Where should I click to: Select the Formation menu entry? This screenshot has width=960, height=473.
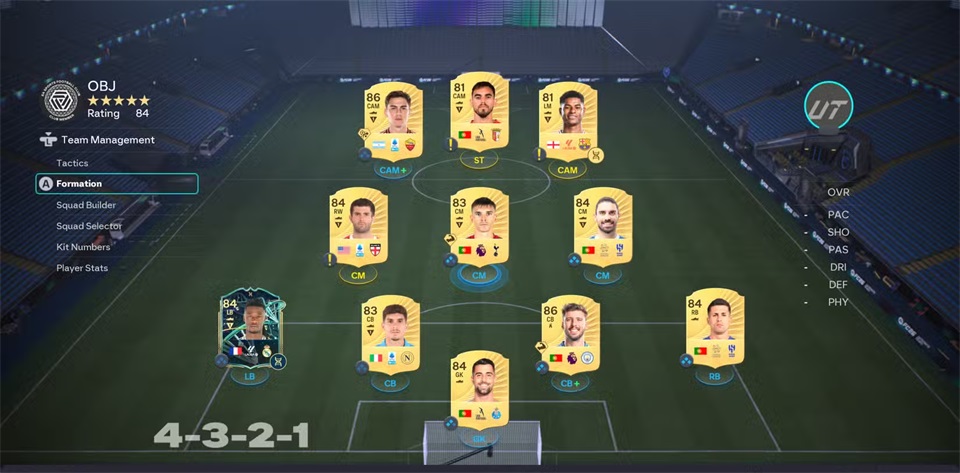point(79,184)
